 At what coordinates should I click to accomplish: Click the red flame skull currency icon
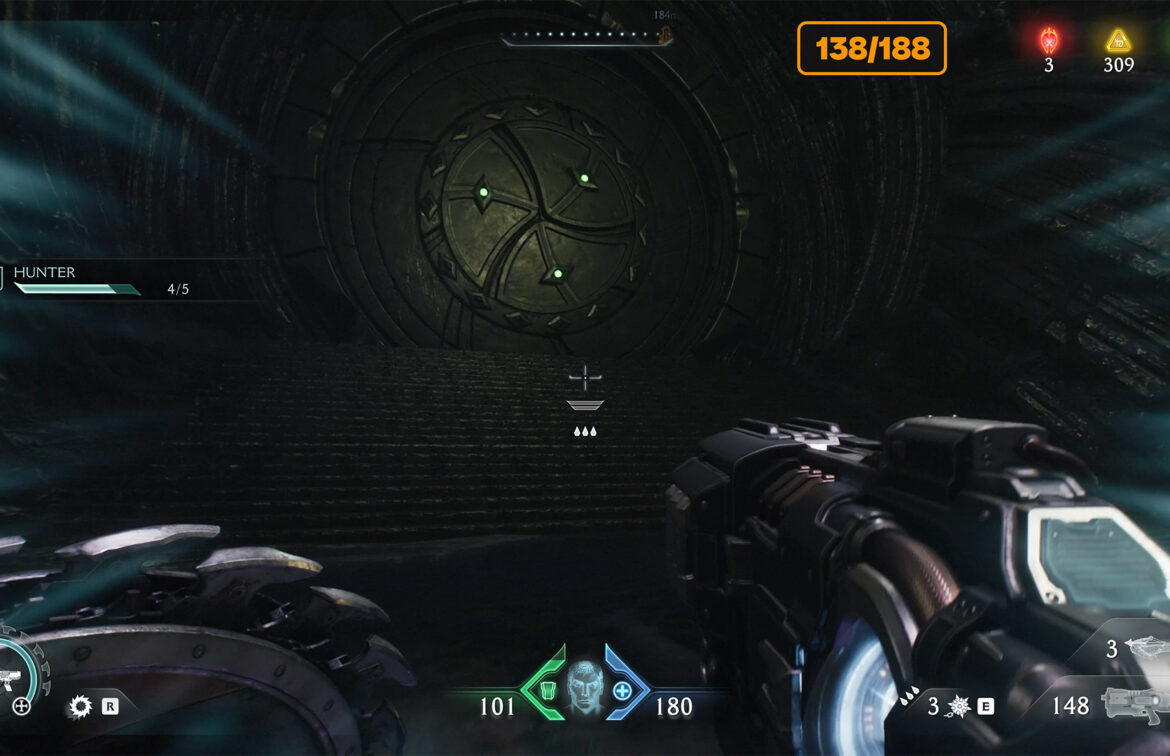click(1048, 41)
